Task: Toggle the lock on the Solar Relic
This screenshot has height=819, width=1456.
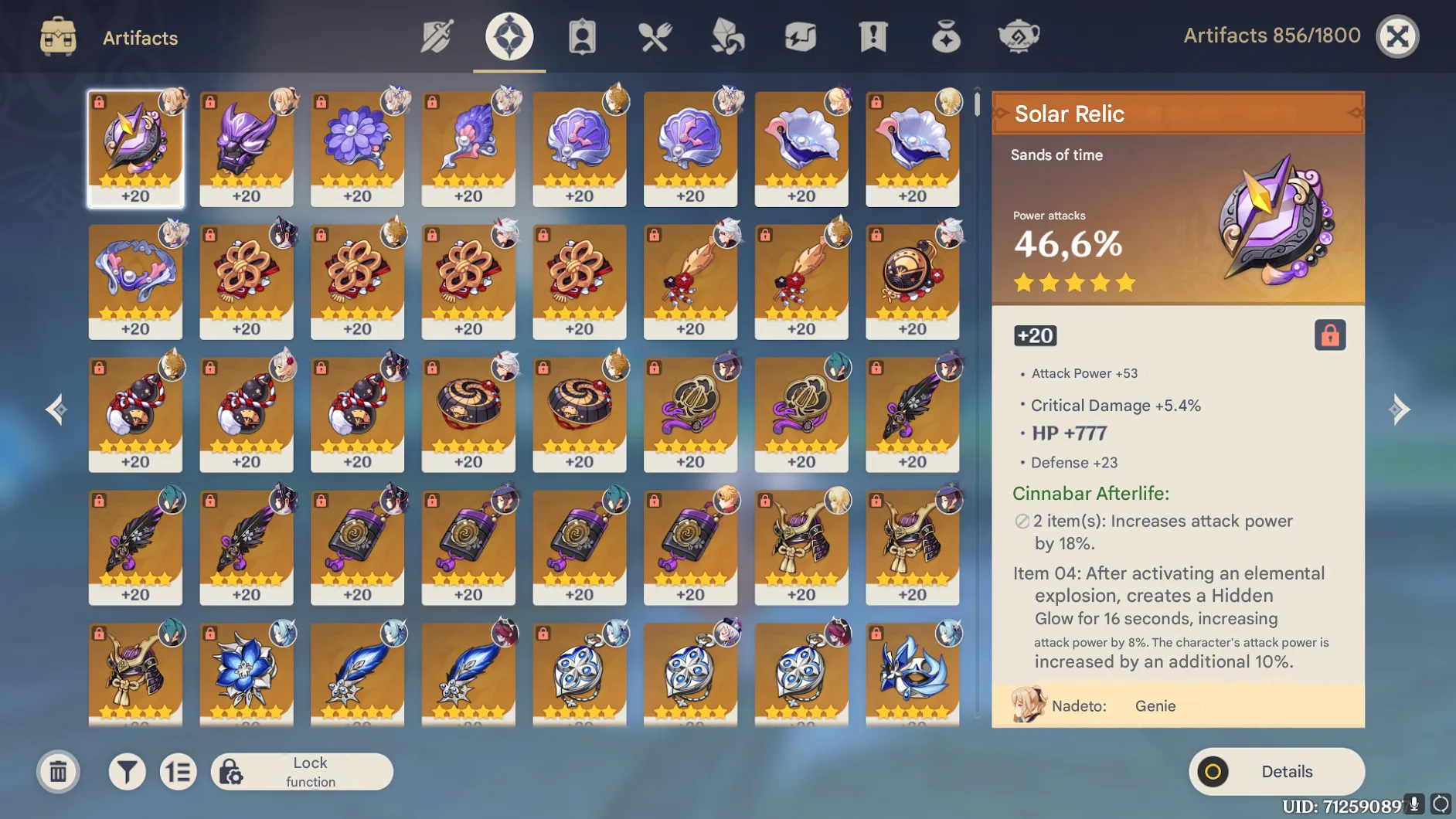Action: point(1331,335)
